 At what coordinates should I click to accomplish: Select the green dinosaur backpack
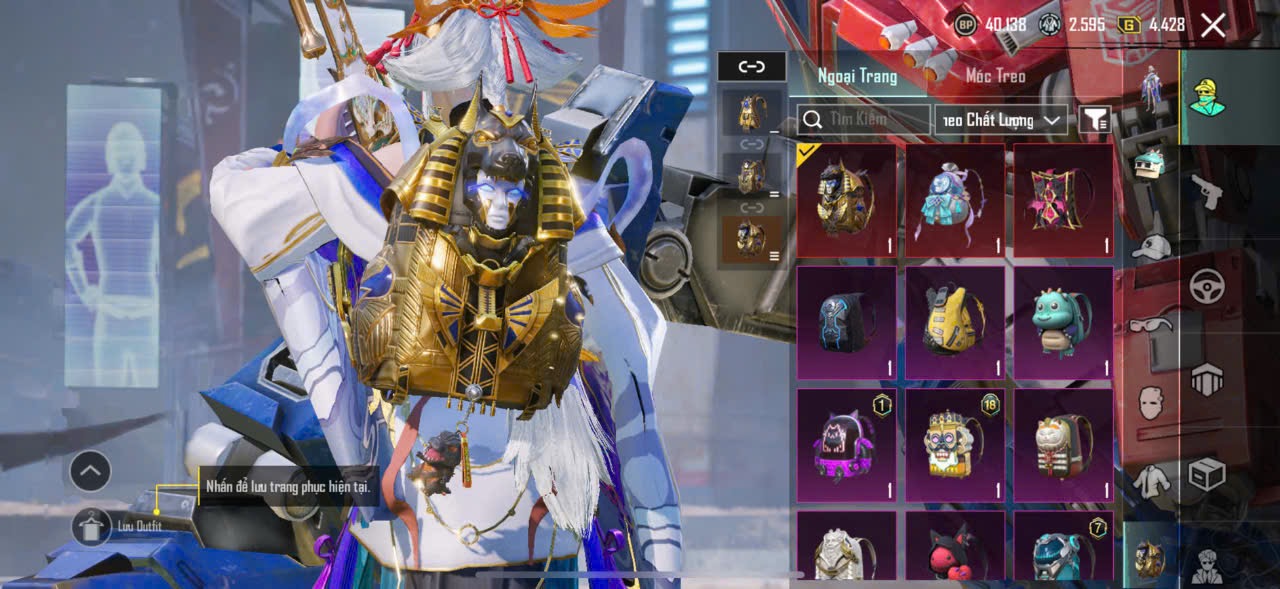(x=1063, y=322)
